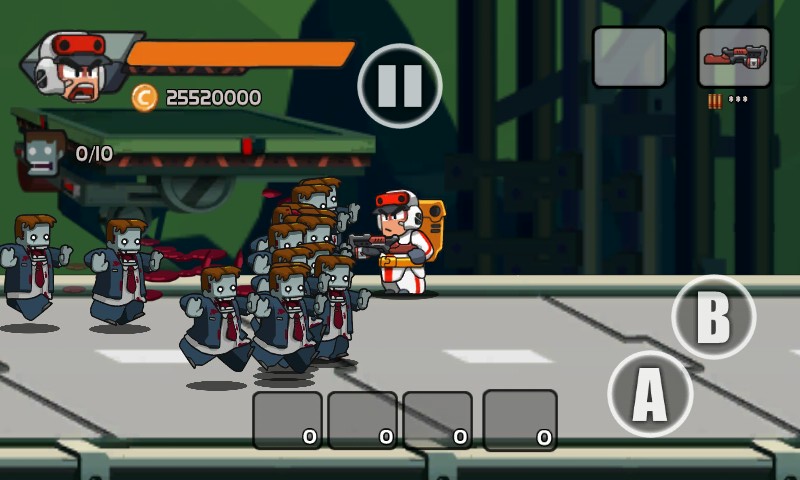Pause the game
Screen dimensions: 800x480
click(399, 86)
